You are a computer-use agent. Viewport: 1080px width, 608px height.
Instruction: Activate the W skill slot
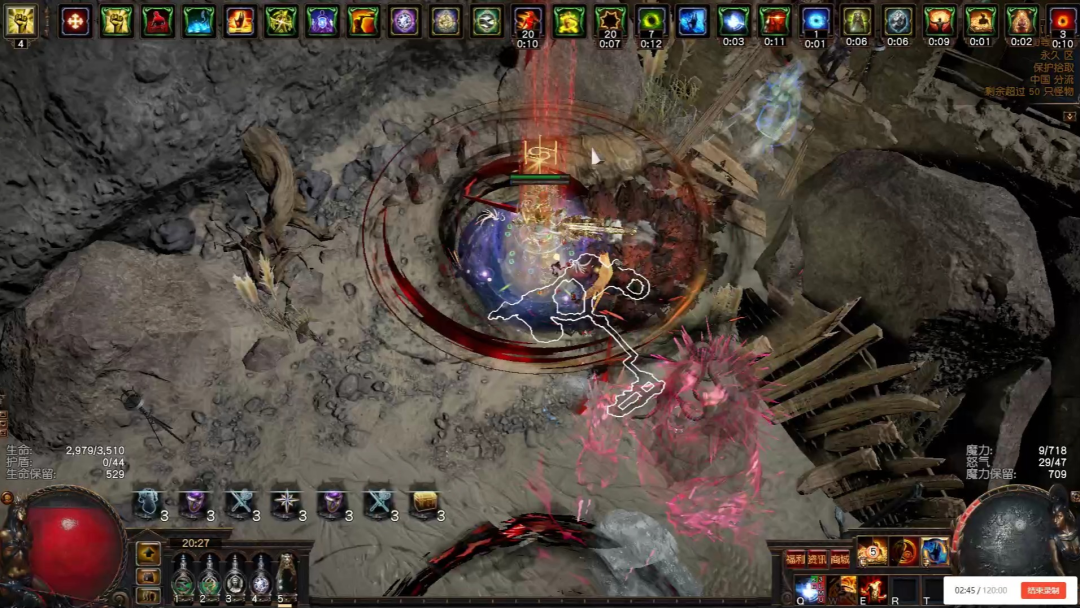point(841,590)
